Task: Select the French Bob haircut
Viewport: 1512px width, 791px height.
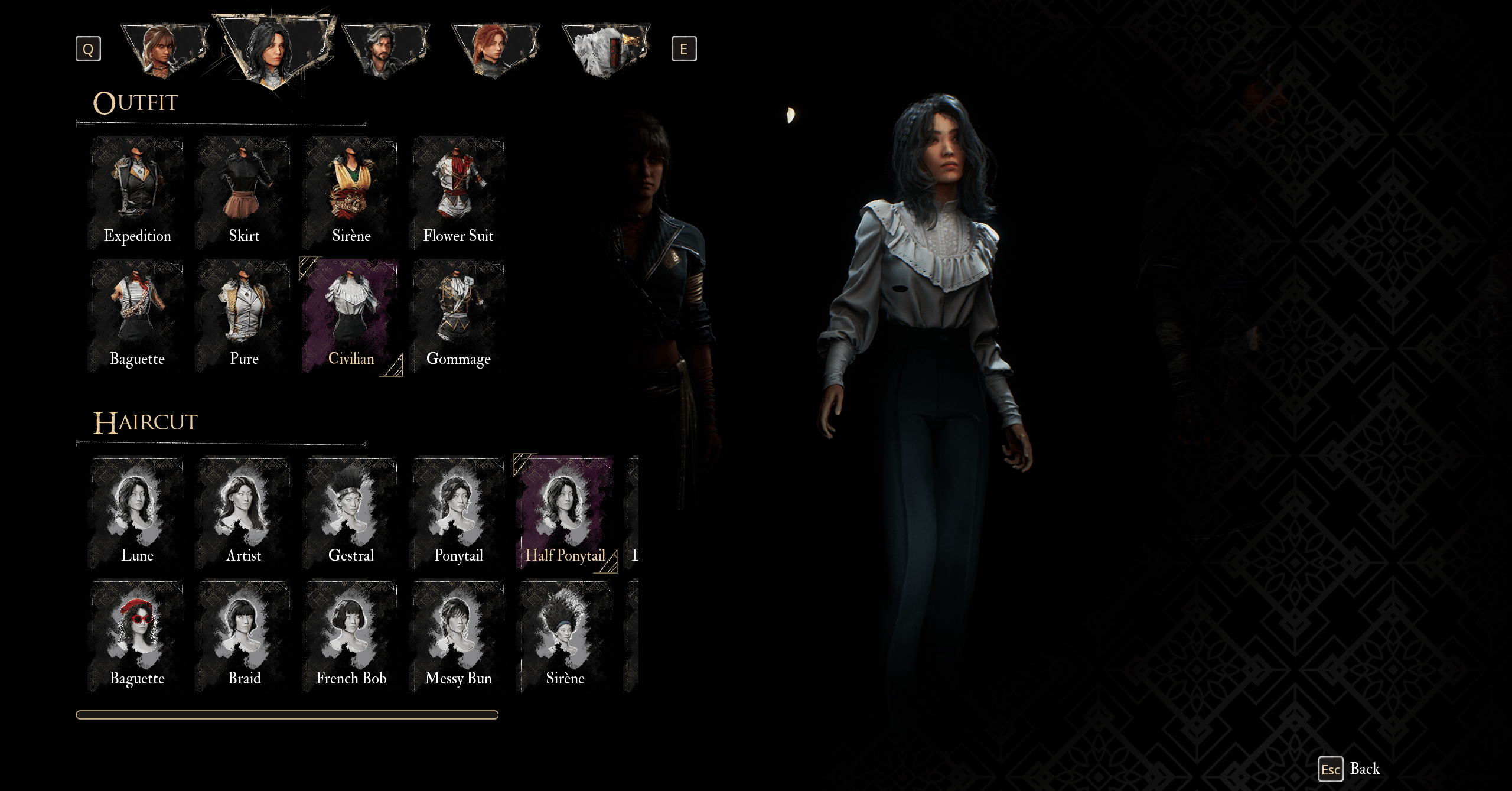Action: click(x=351, y=636)
